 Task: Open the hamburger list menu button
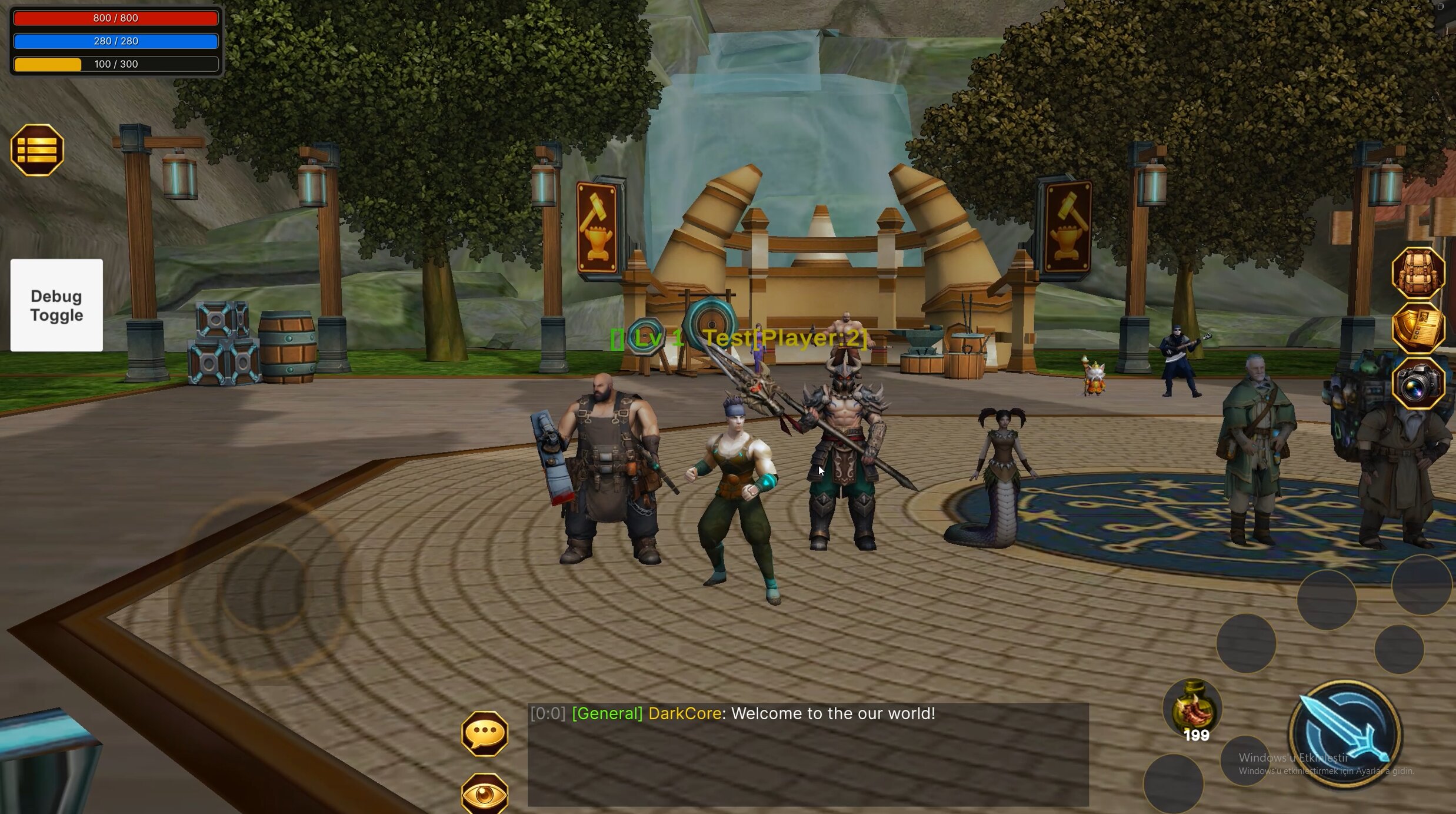click(x=37, y=150)
